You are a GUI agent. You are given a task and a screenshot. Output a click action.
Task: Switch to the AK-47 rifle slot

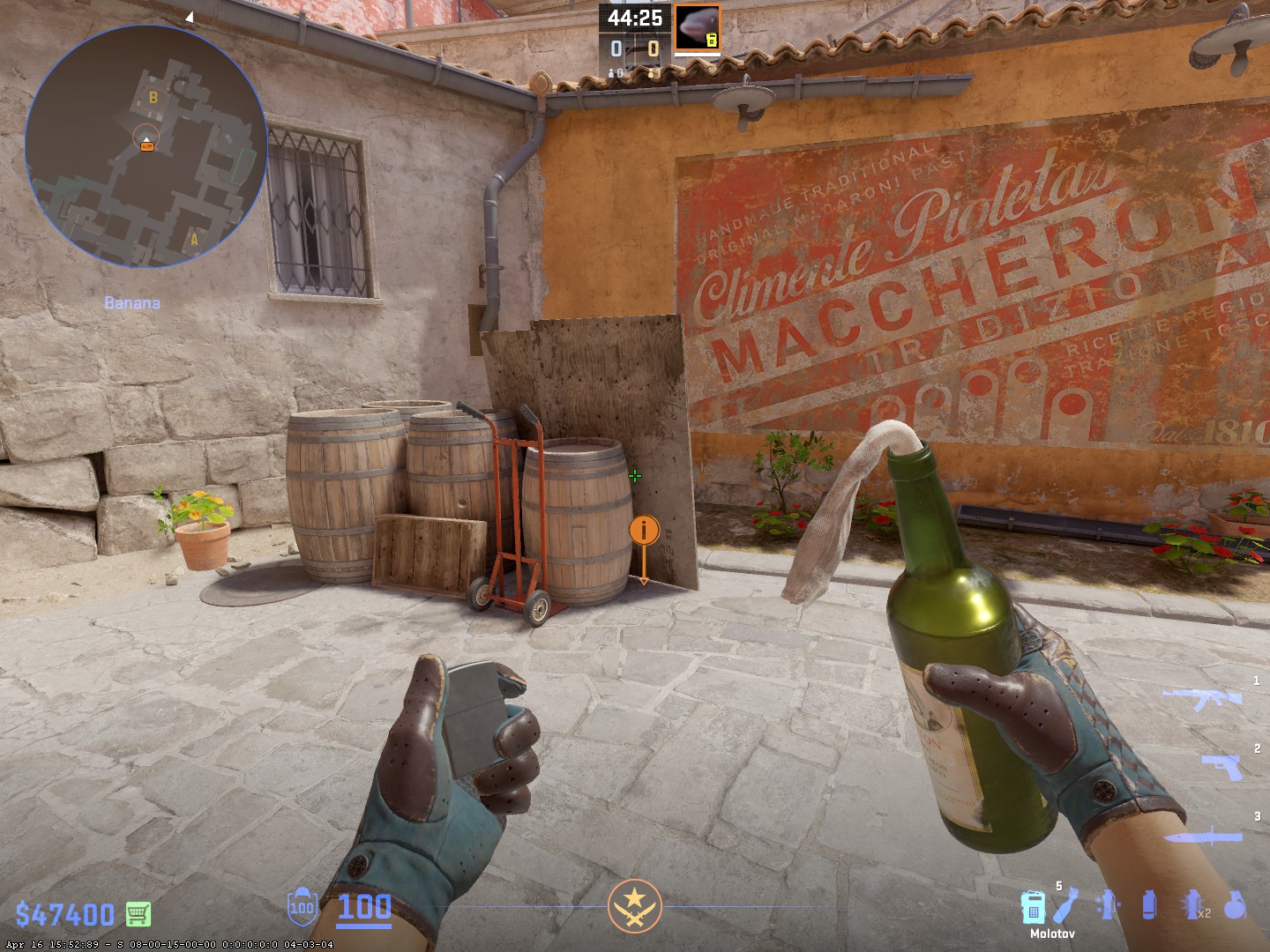pyautogui.click(x=1202, y=699)
